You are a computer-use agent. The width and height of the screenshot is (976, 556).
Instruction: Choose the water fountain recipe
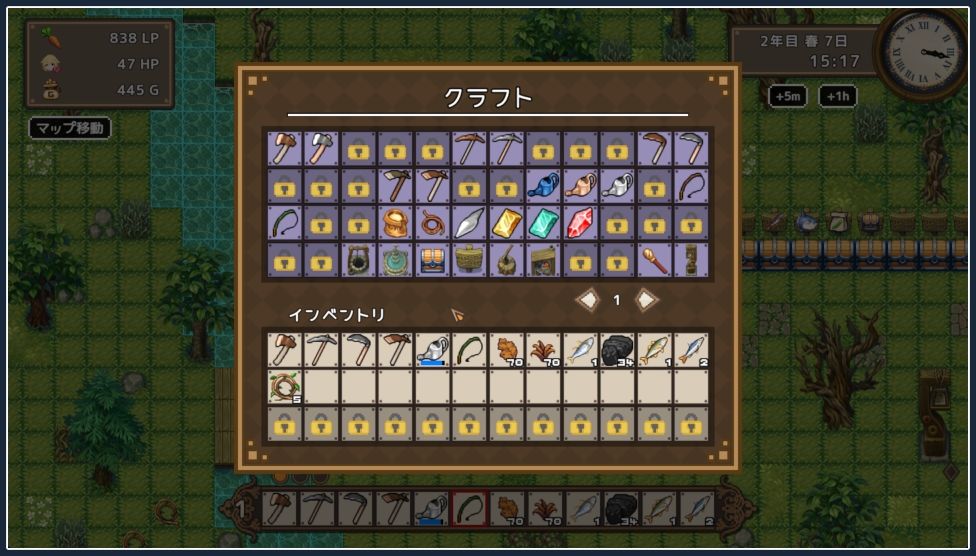[x=395, y=260]
